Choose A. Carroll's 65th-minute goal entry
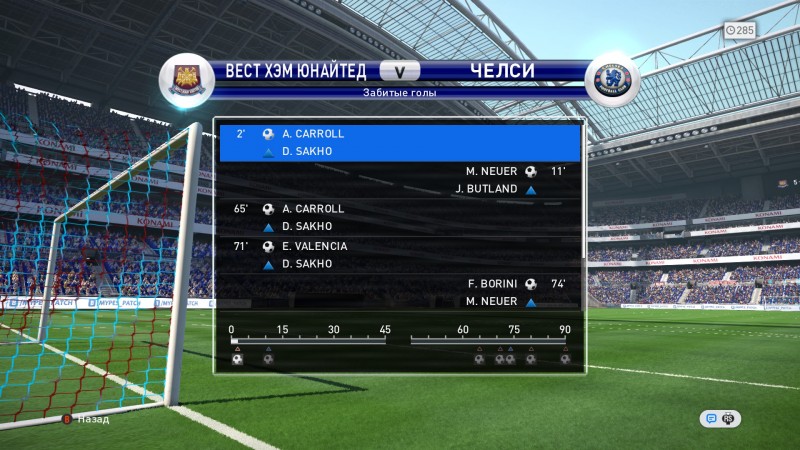800x450 pixels. (x=400, y=217)
